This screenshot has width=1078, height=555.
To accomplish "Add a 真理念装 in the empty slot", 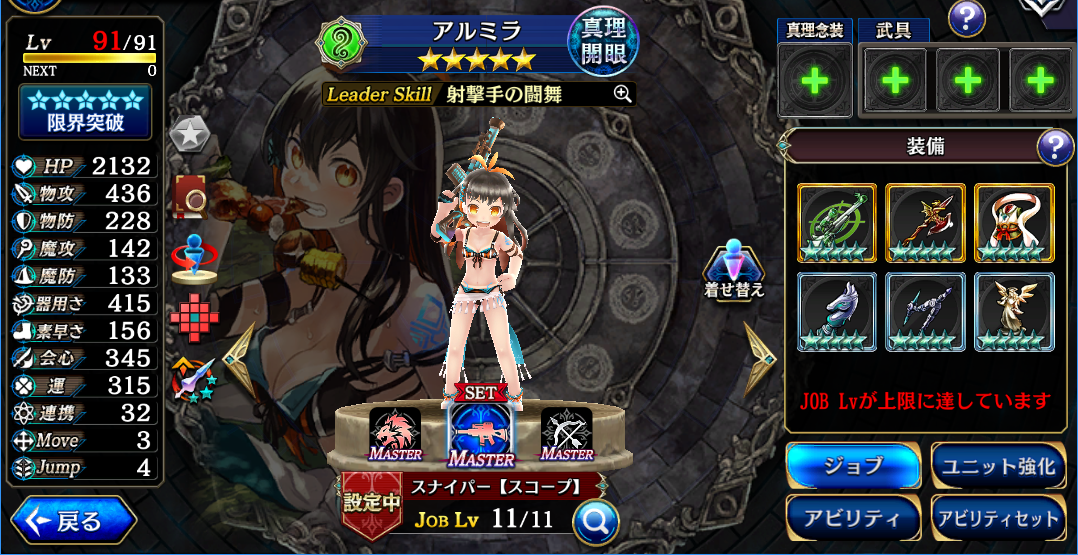I will tap(815, 81).
